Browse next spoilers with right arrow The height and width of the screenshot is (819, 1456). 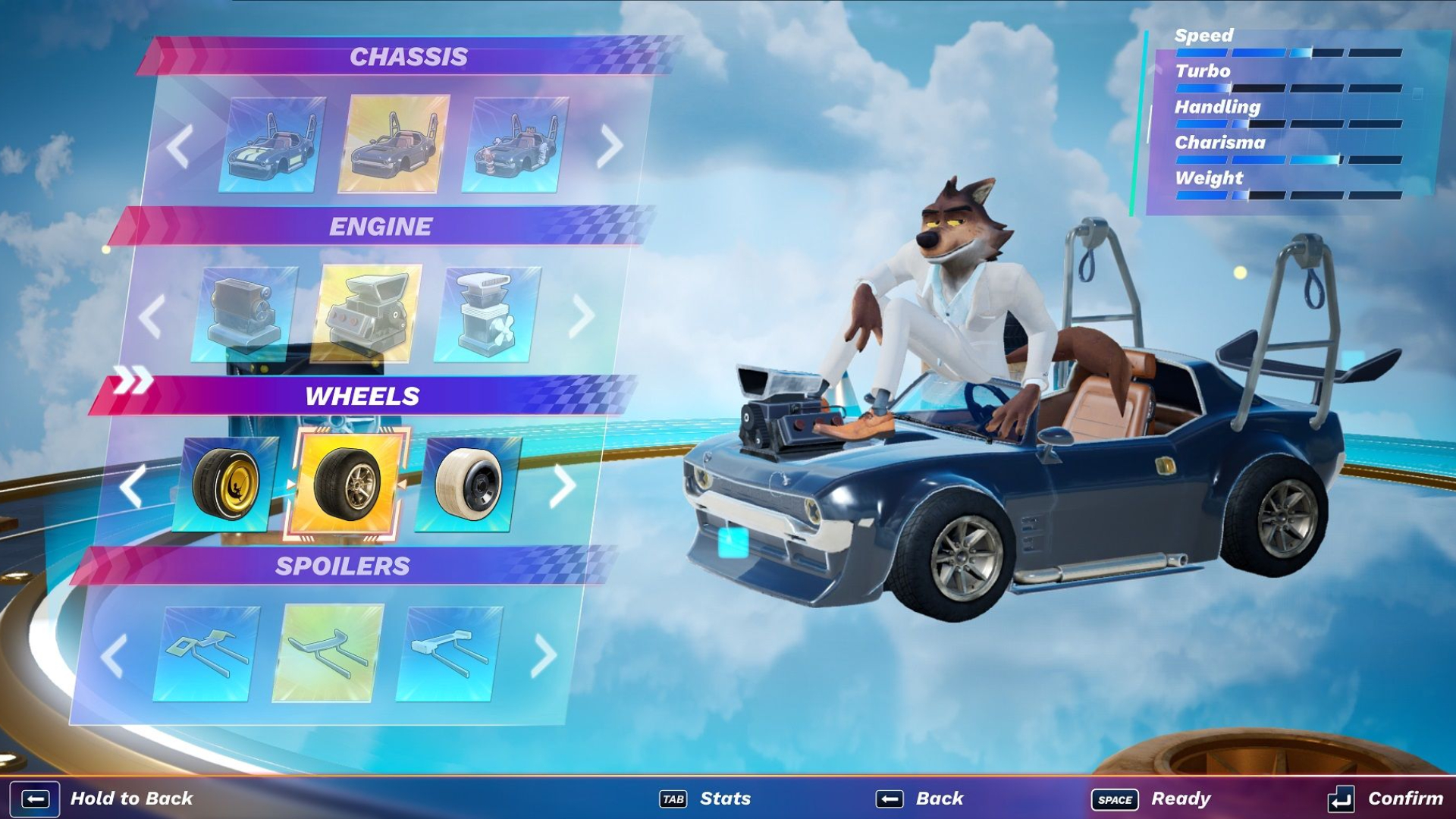pyautogui.click(x=543, y=655)
